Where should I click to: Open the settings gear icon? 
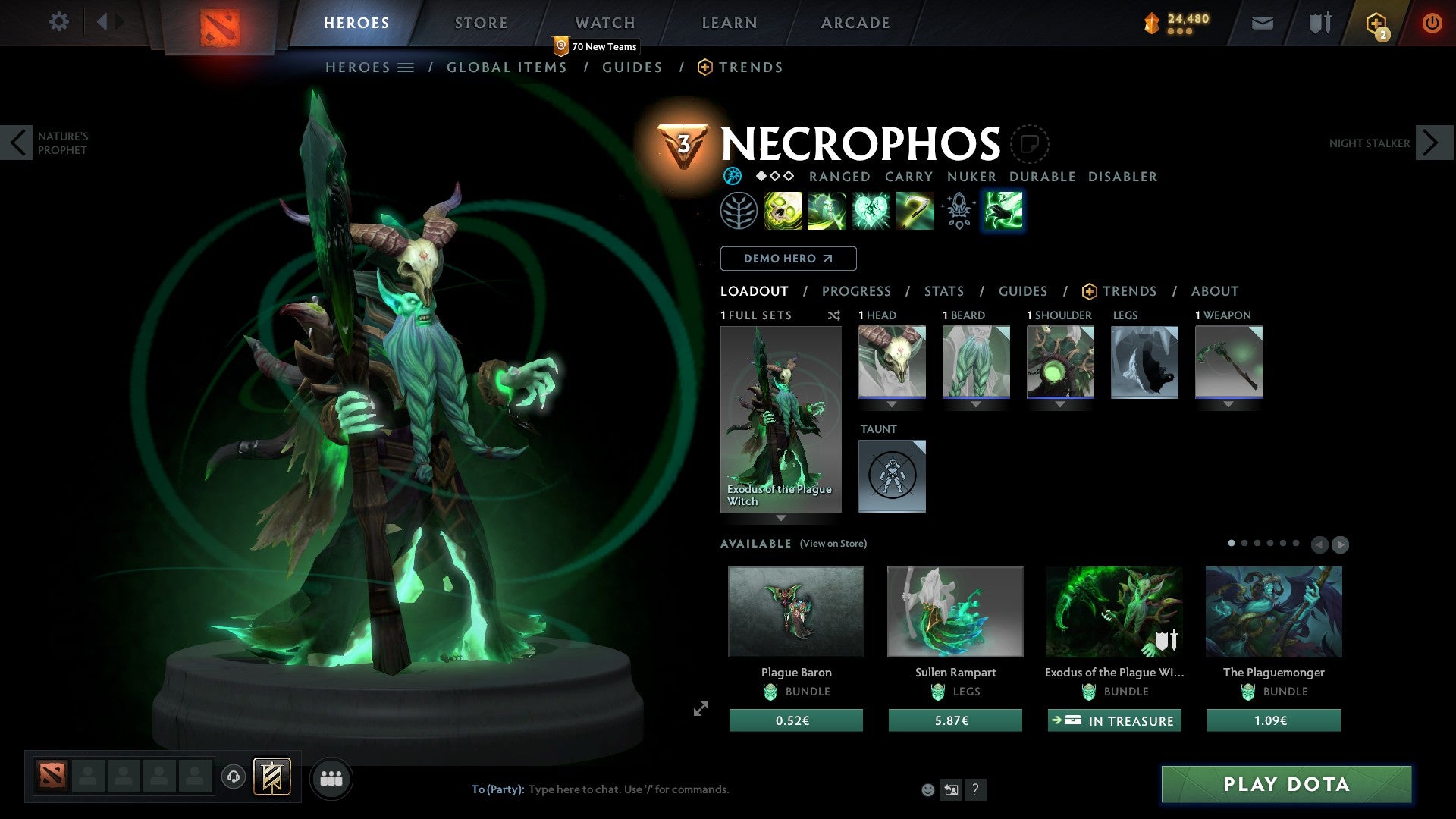point(59,22)
